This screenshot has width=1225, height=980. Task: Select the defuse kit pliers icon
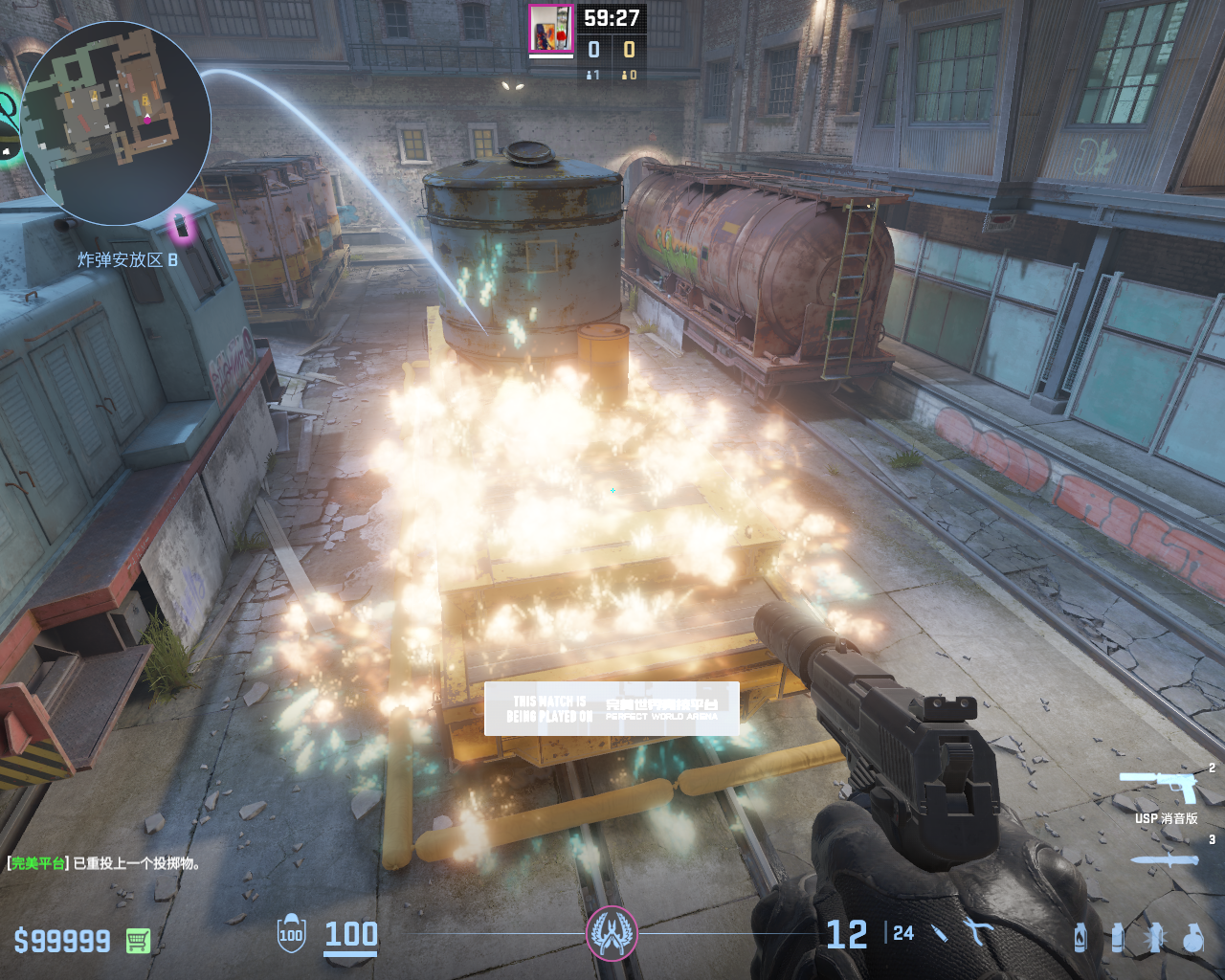(978, 931)
